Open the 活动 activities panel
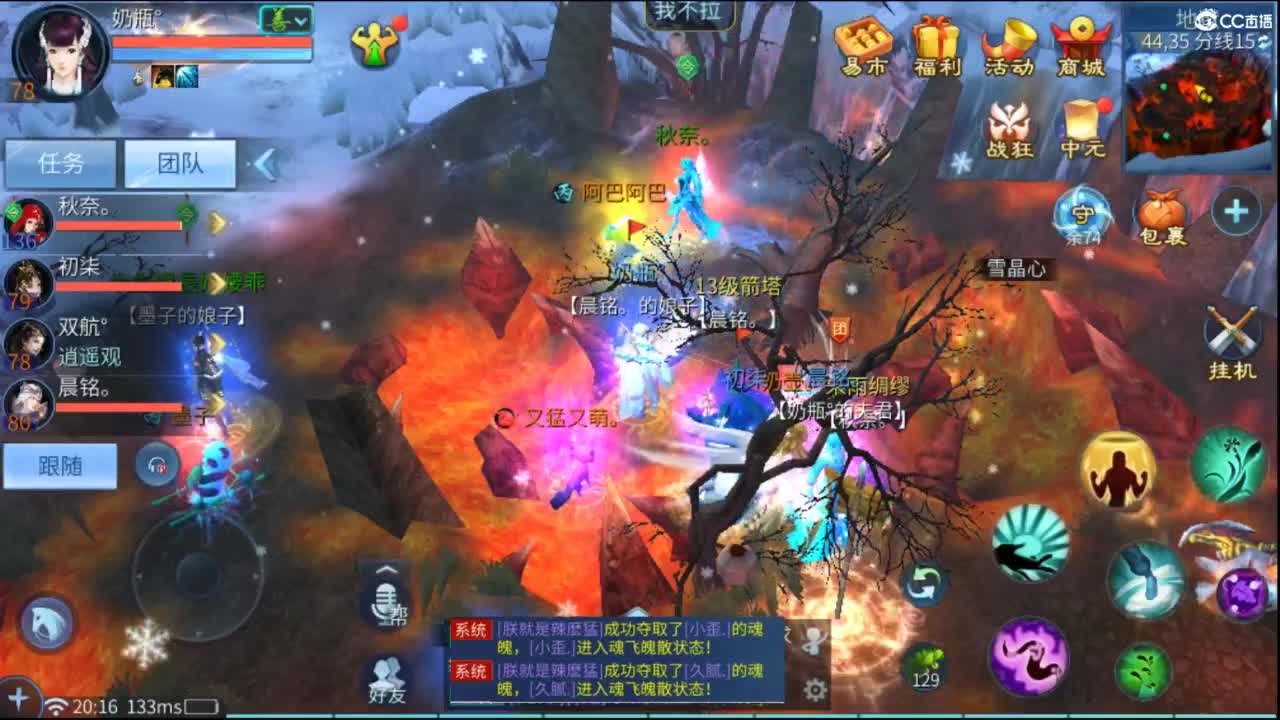Viewport: 1280px width, 720px height. point(1009,45)
